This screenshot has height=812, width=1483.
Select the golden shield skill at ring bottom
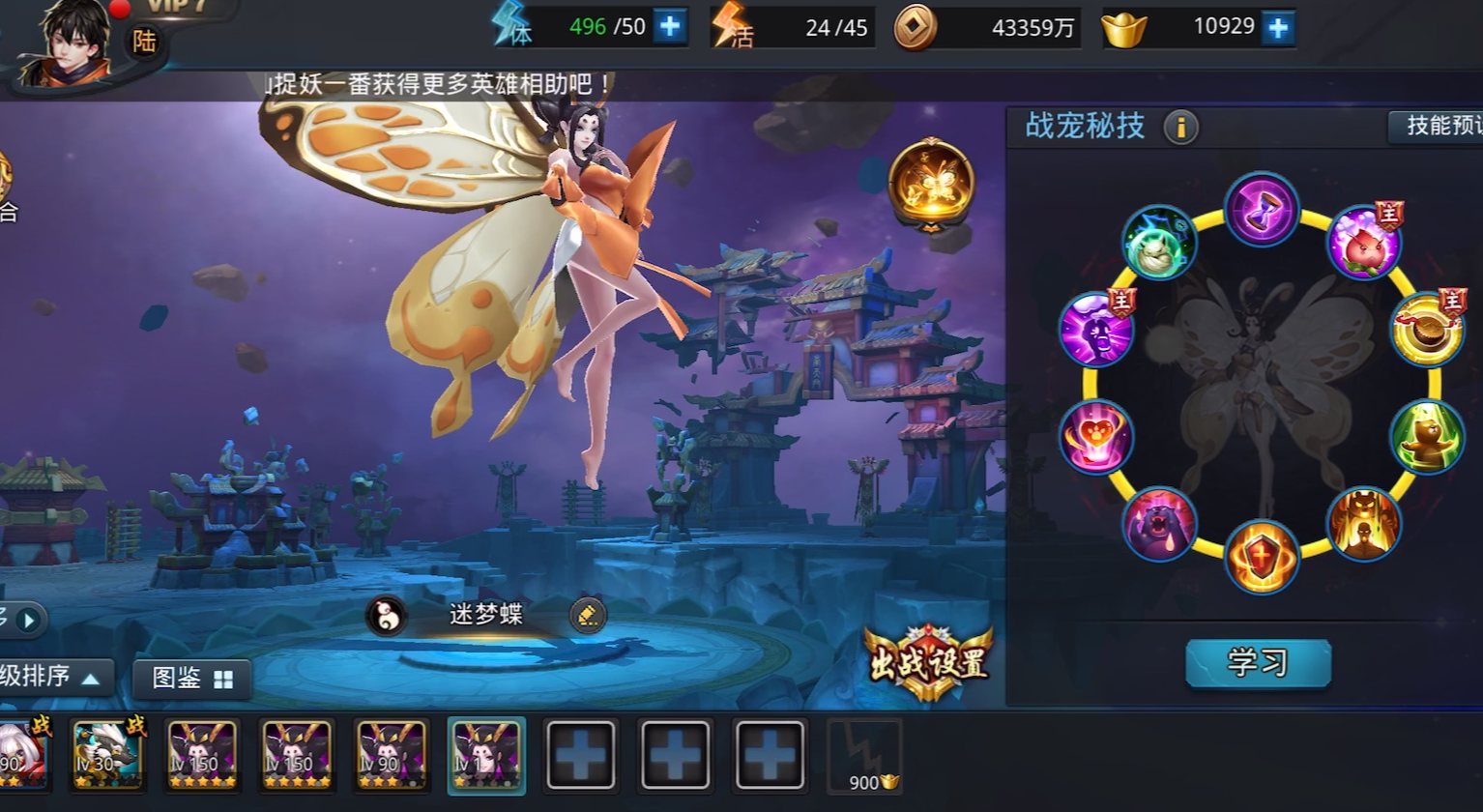[1263, 557]
